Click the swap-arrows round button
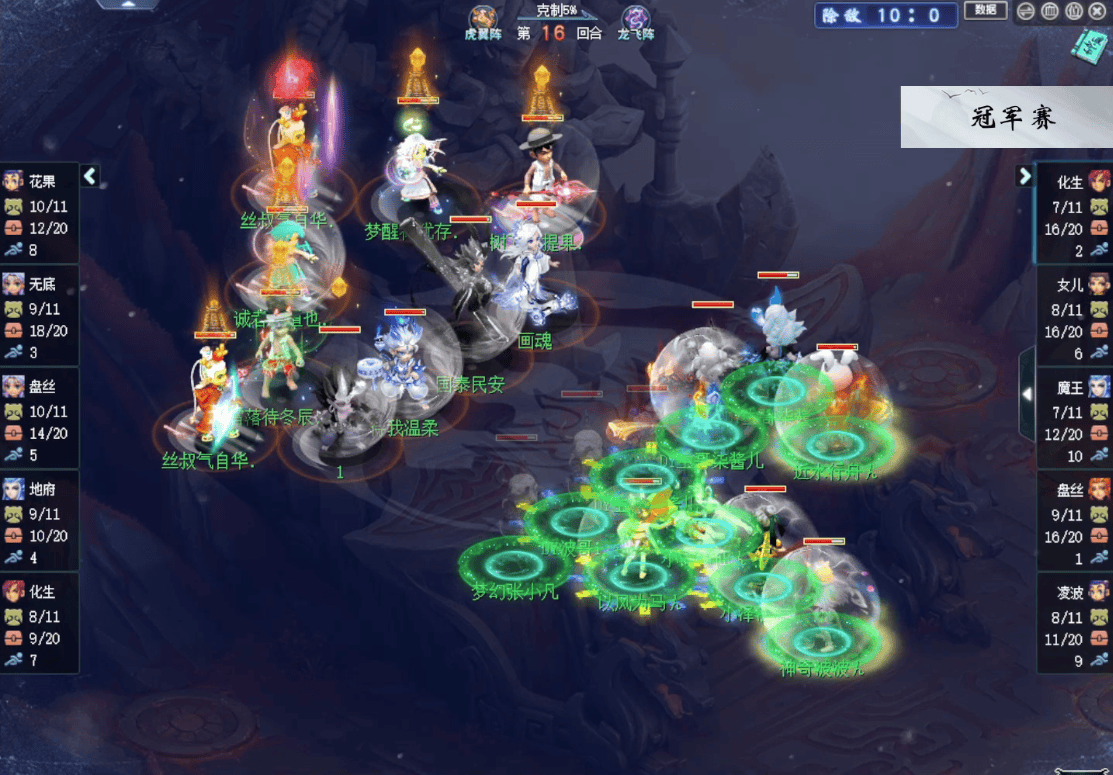 coord(1026,12)
